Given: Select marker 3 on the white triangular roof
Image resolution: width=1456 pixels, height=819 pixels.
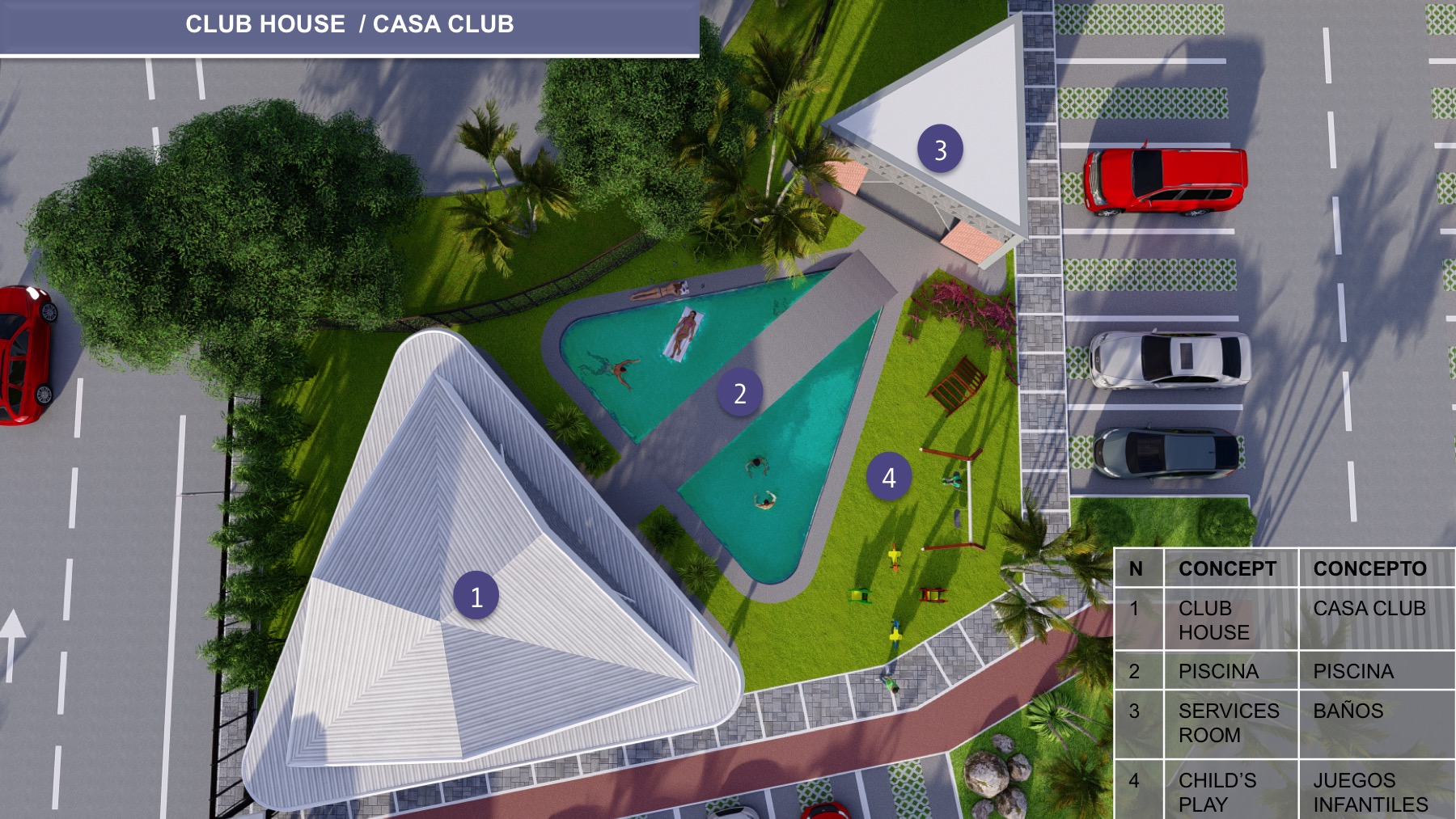Looking at the screenshot, I should point(940,150).
